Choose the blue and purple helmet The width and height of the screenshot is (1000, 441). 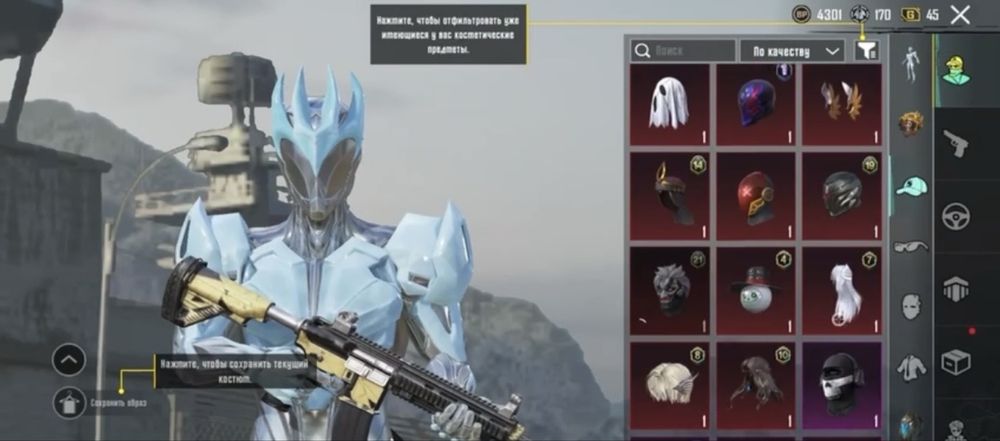tap(755, 104)
